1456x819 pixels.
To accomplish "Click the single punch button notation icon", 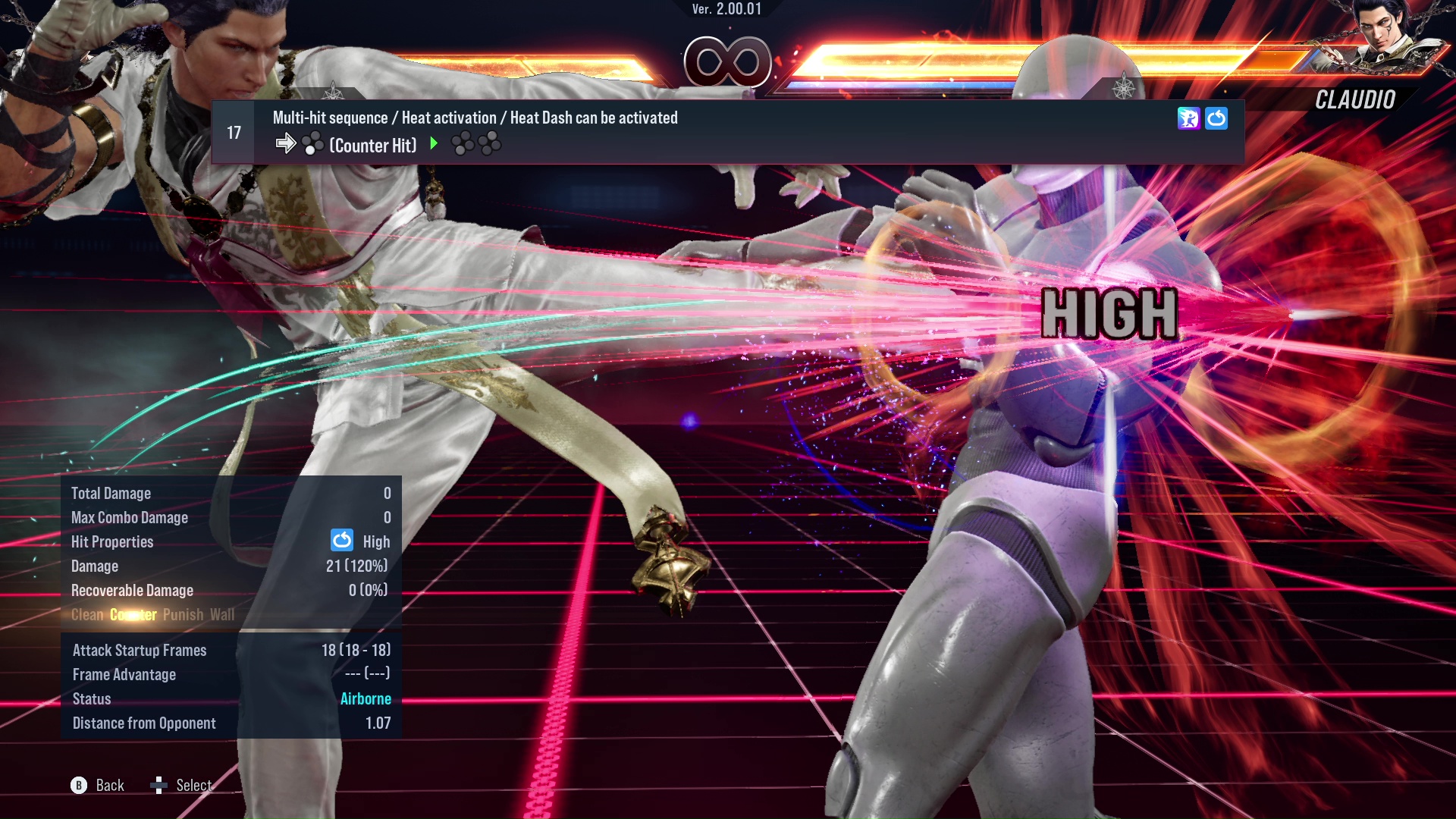I will pyautogui.click(x=312, y=144).
